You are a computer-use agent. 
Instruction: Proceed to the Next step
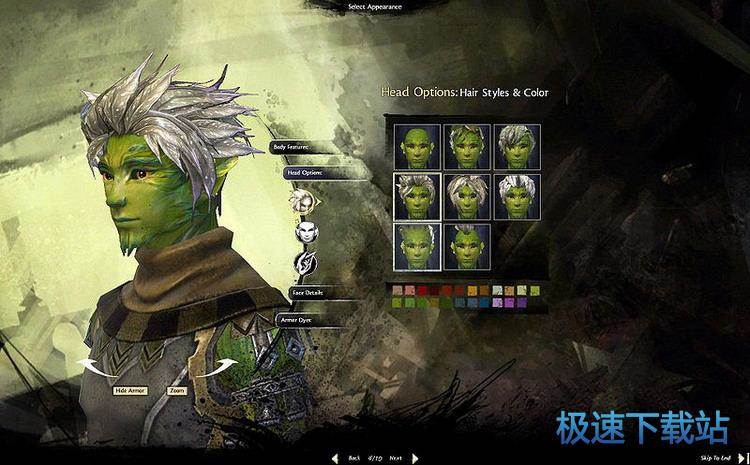401,457
